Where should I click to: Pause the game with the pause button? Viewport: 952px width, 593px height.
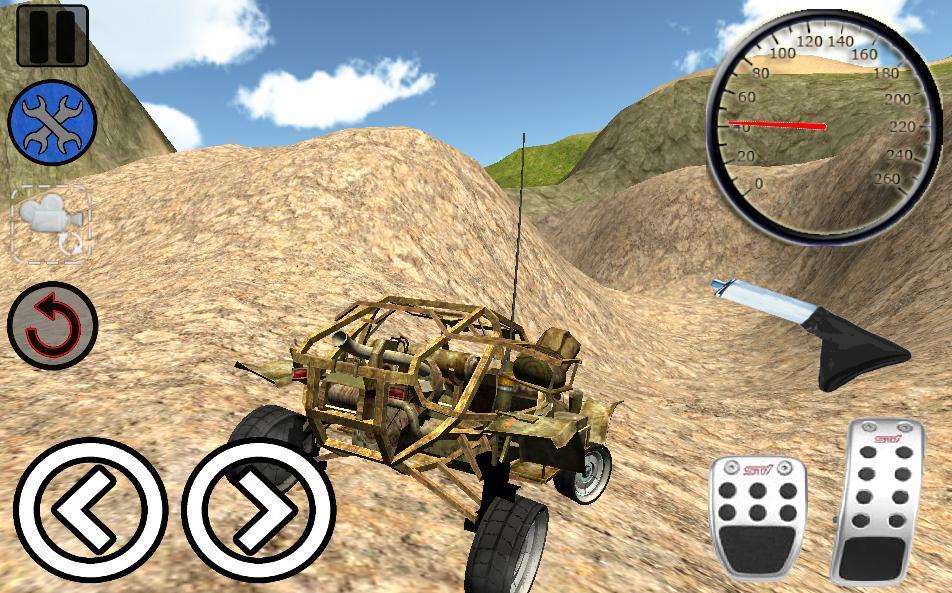(52, 36)
